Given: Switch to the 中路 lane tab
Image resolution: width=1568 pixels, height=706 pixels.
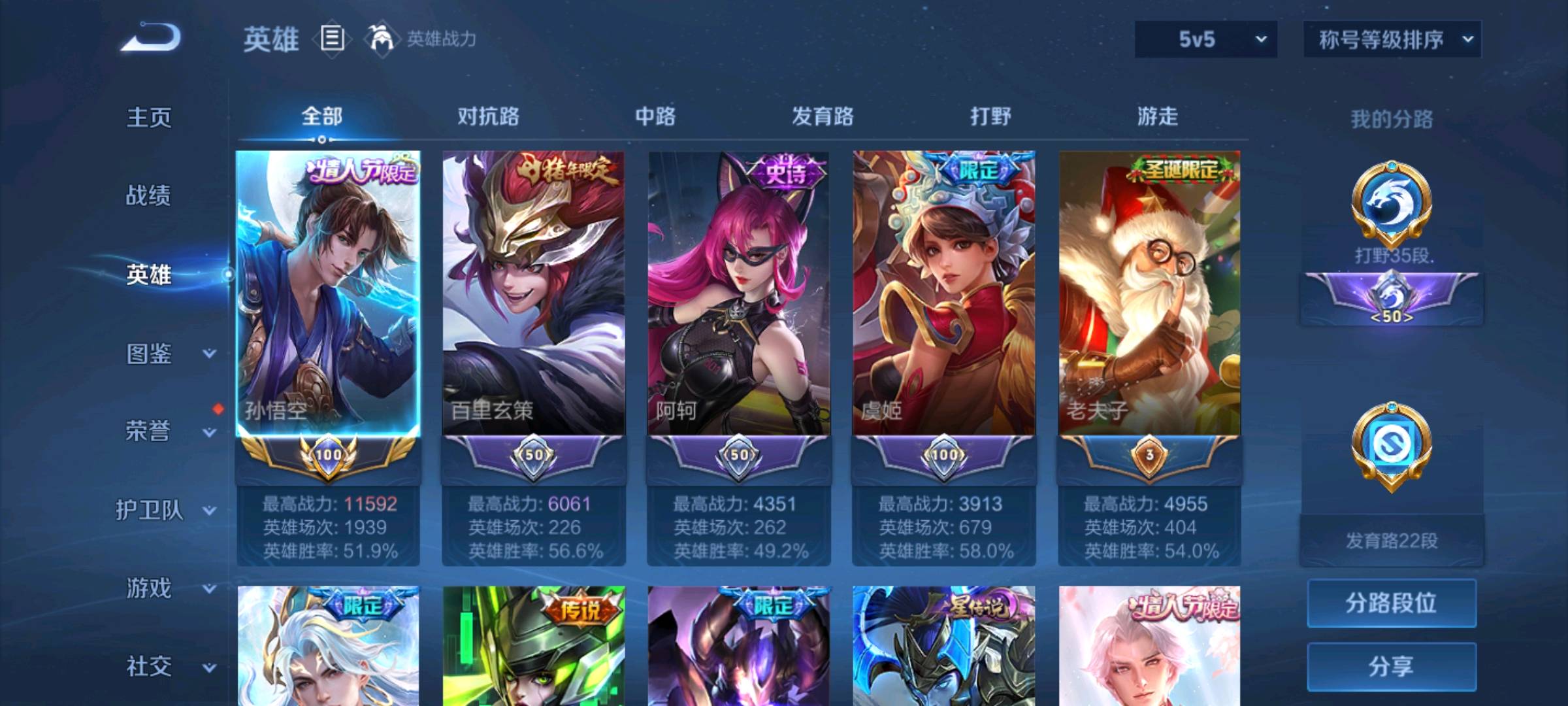Looking at the screenshot, I should click(x=657, y=116).
